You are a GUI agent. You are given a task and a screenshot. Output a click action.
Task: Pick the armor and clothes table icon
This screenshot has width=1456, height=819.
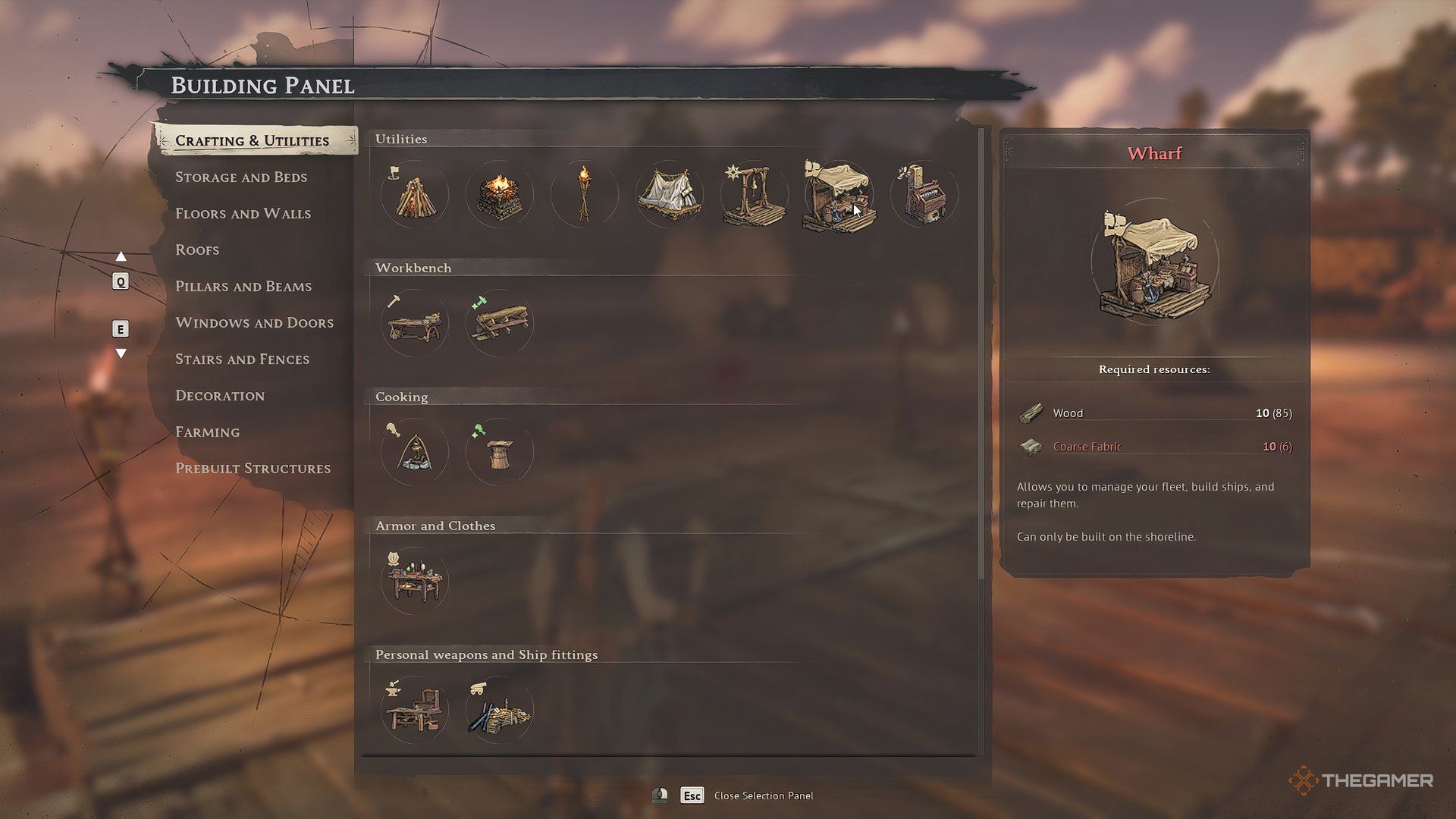tap(414, 582)
